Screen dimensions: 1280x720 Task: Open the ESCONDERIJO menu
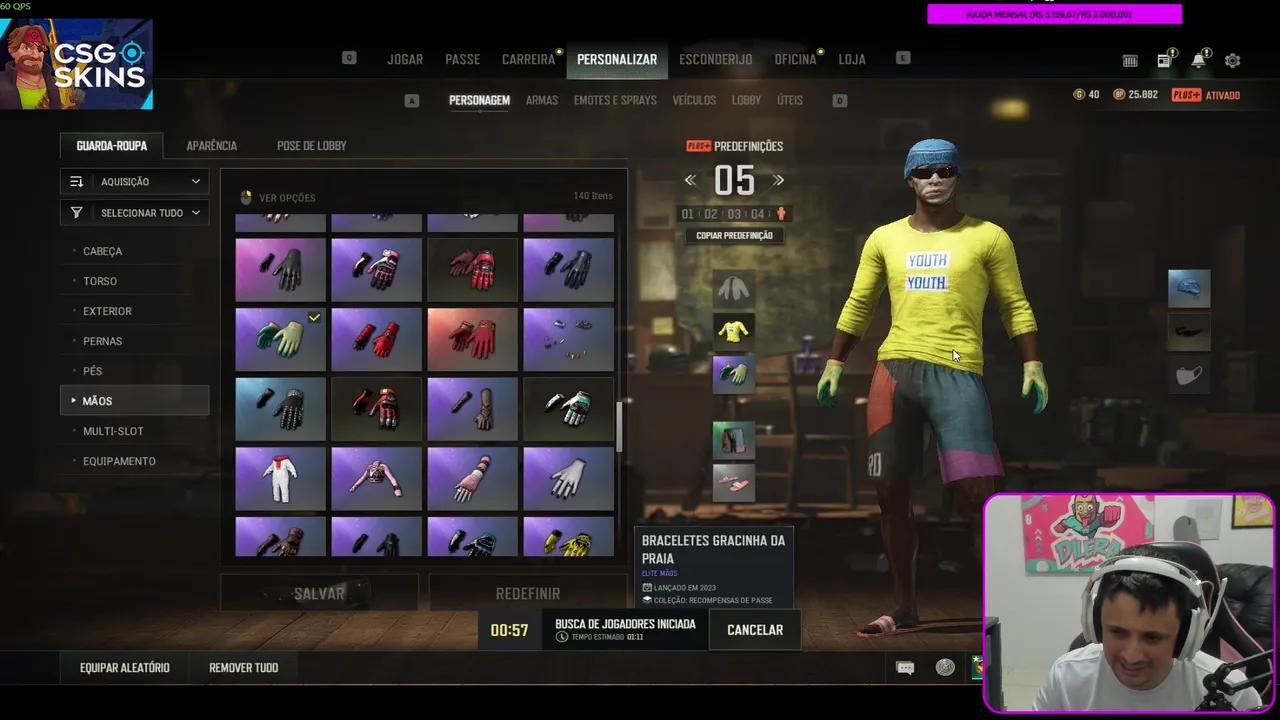click(715, 59)
